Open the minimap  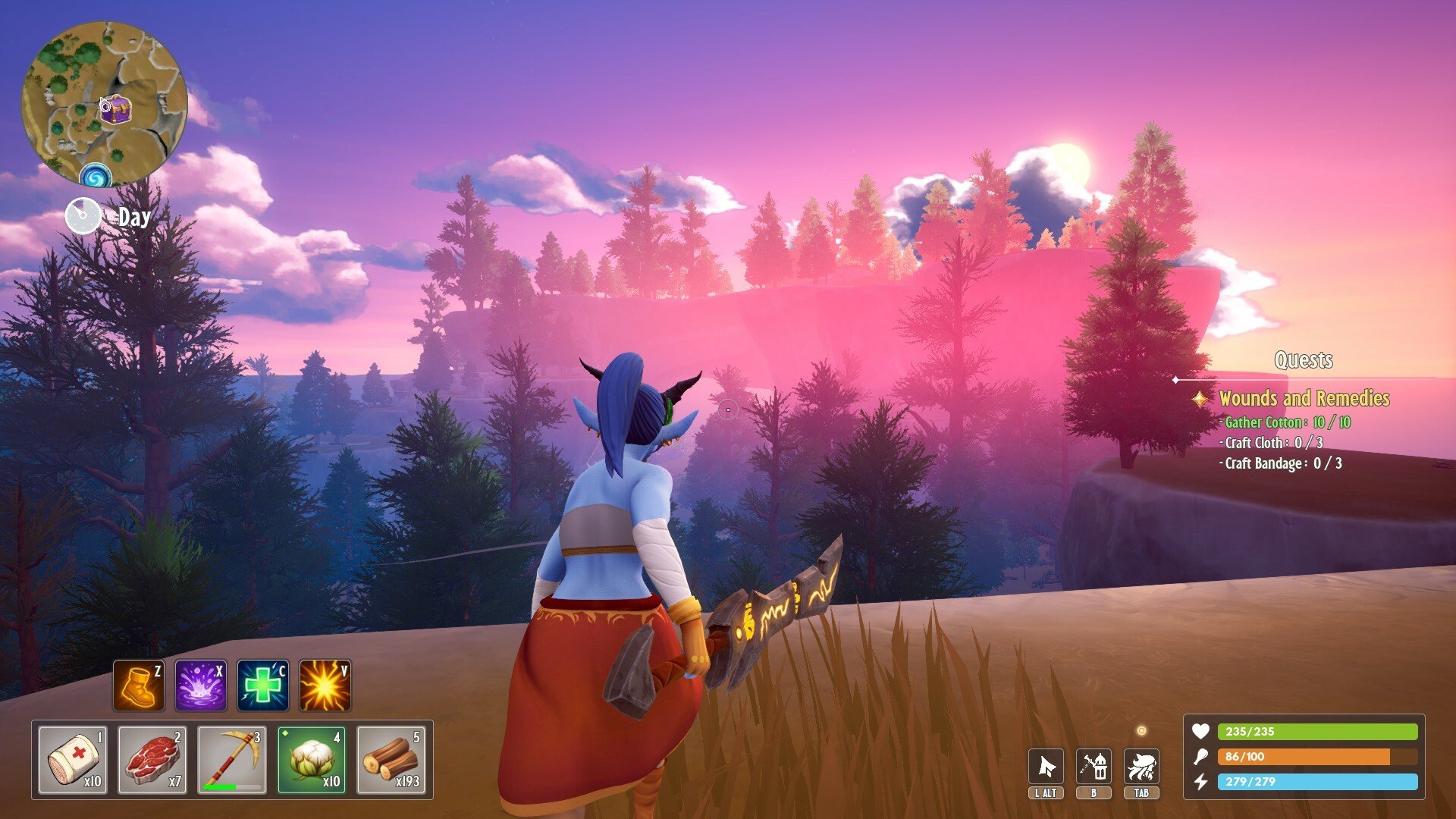pyautogui.click(x=104, y=102)
